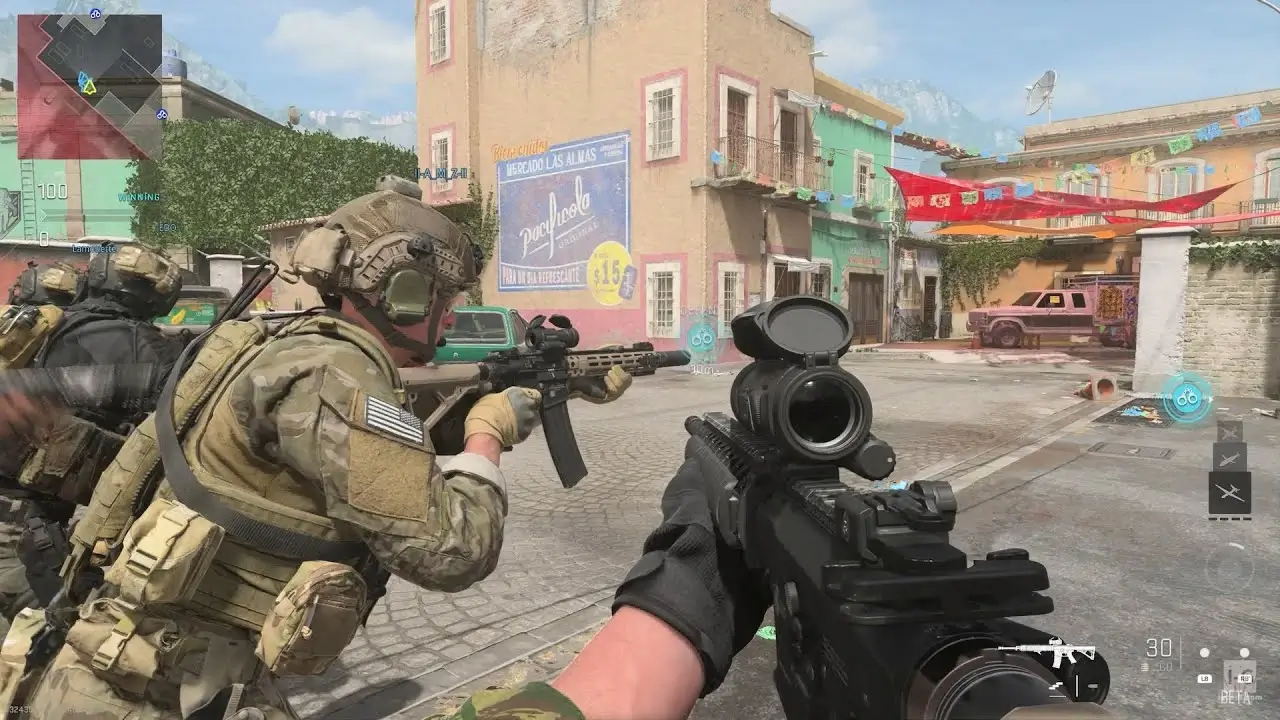
Task: Click the friendly team score of 100
Action: [52, 191]
